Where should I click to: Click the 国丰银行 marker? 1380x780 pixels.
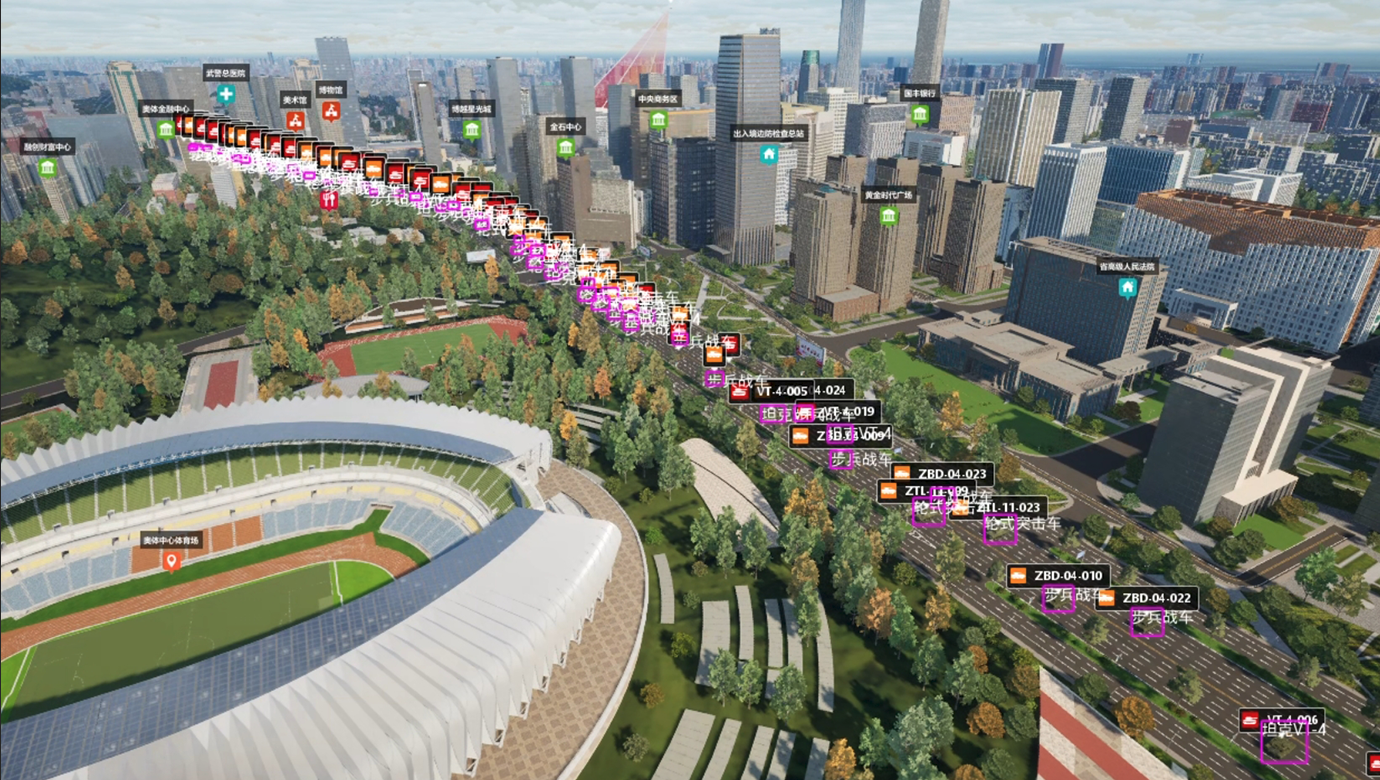[x=919, y=113]
